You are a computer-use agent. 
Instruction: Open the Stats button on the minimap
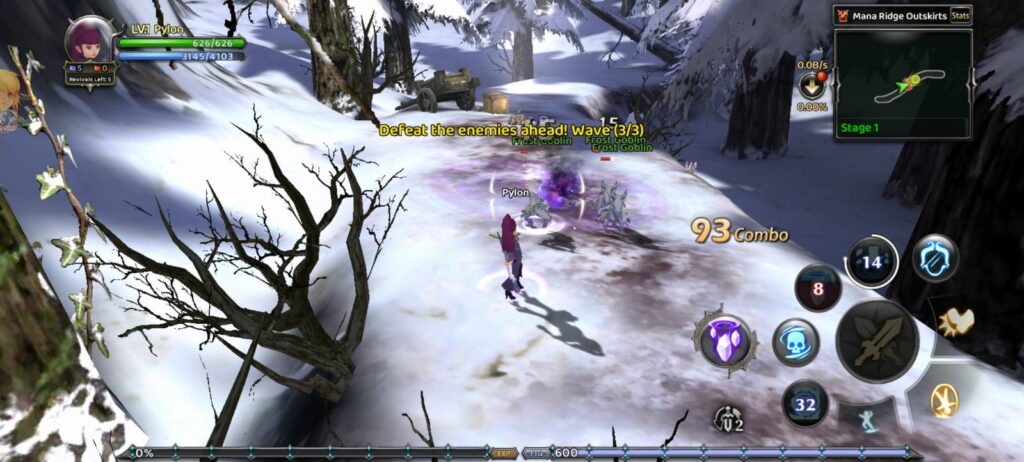959,15
